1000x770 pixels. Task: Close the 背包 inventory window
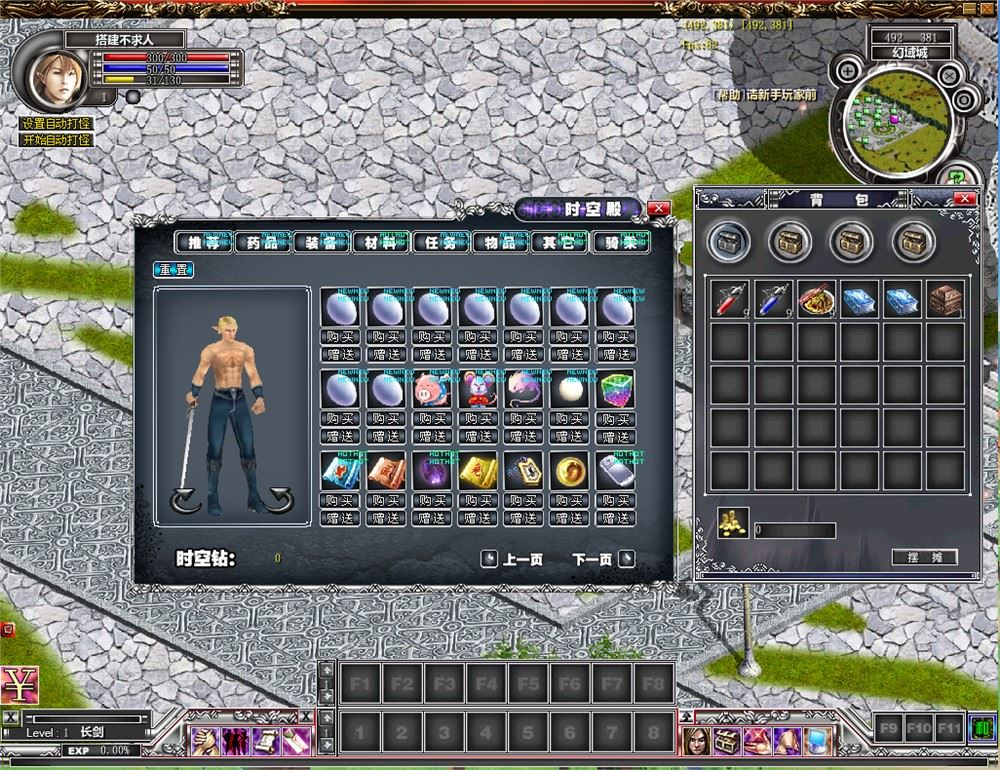pyautogui.click(x=965, y=199)
